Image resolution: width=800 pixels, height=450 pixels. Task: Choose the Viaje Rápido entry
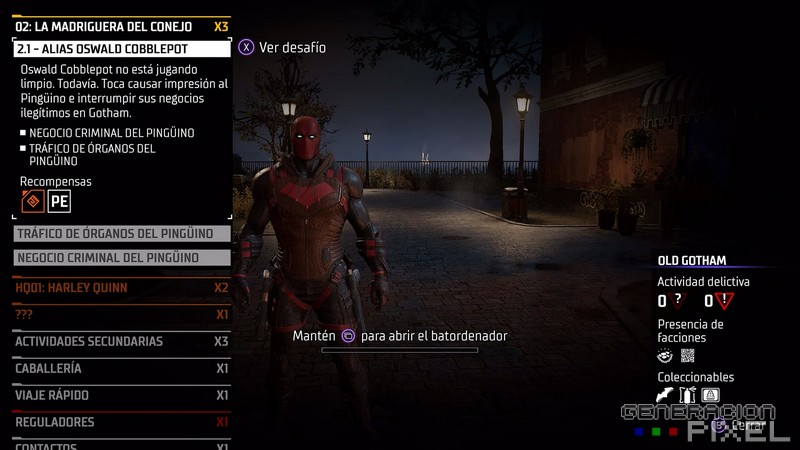(x=121, y=395)
